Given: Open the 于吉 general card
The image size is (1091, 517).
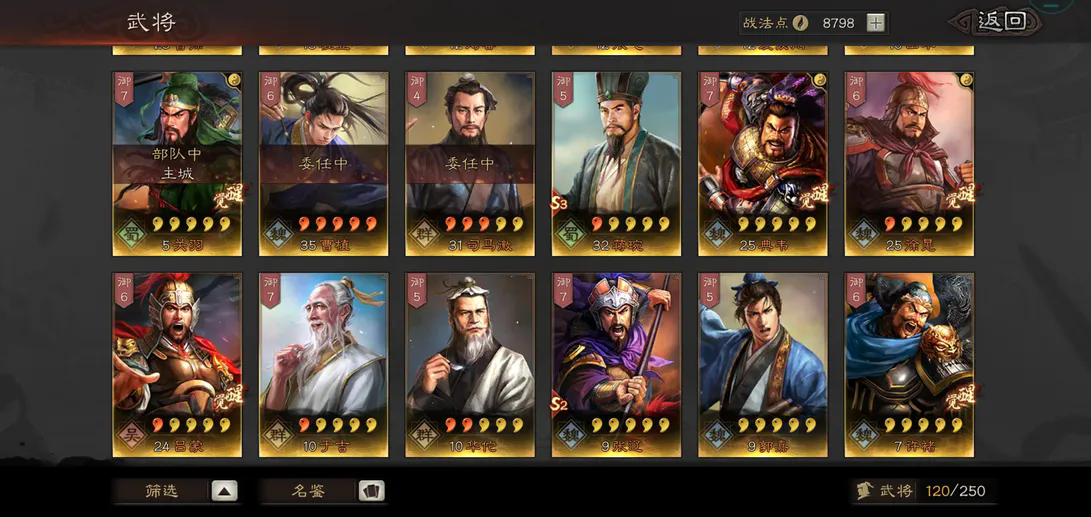Looking at the screenshot, I should pos(323,364).
